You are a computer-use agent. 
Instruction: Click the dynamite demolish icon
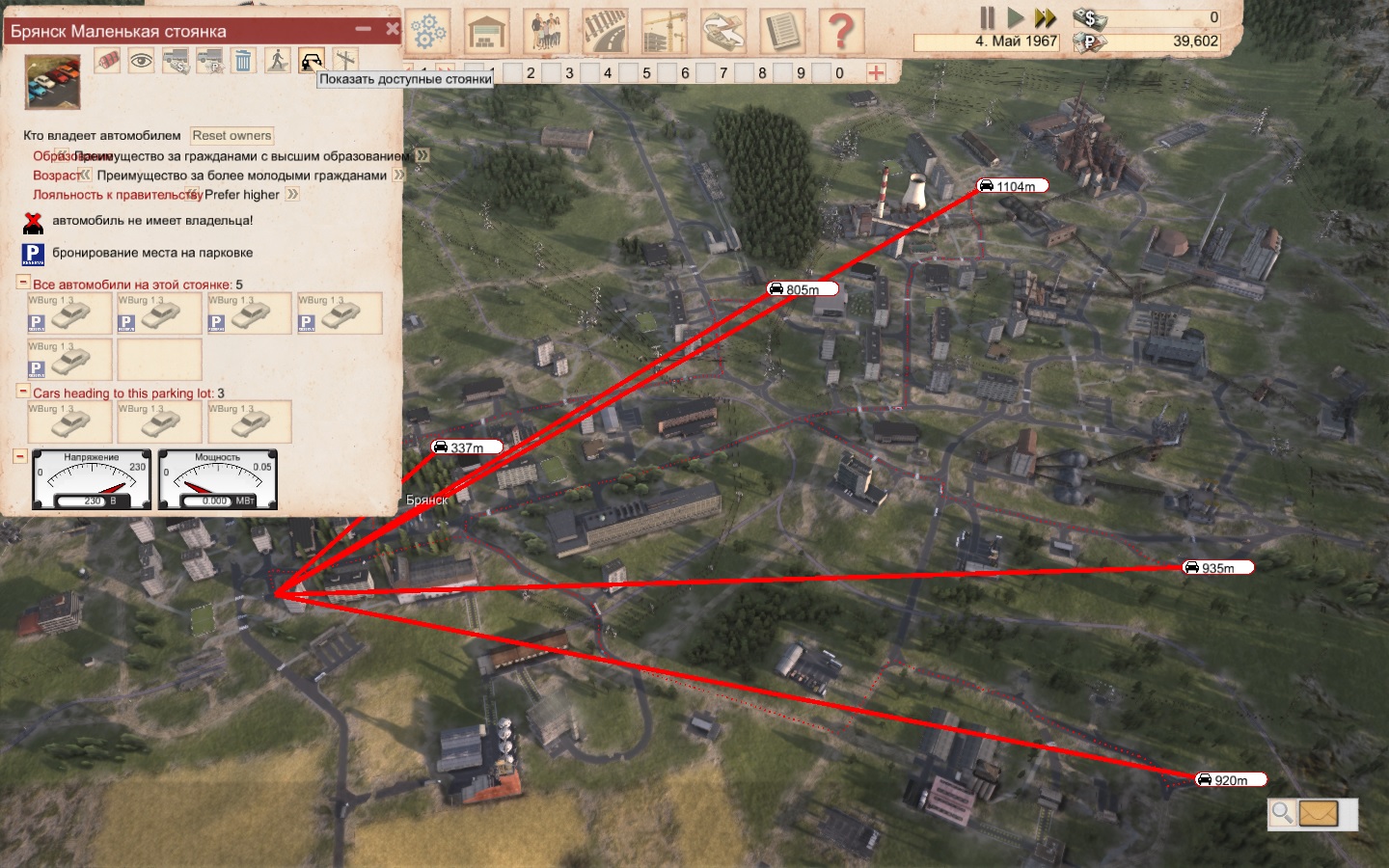(108, 60)
